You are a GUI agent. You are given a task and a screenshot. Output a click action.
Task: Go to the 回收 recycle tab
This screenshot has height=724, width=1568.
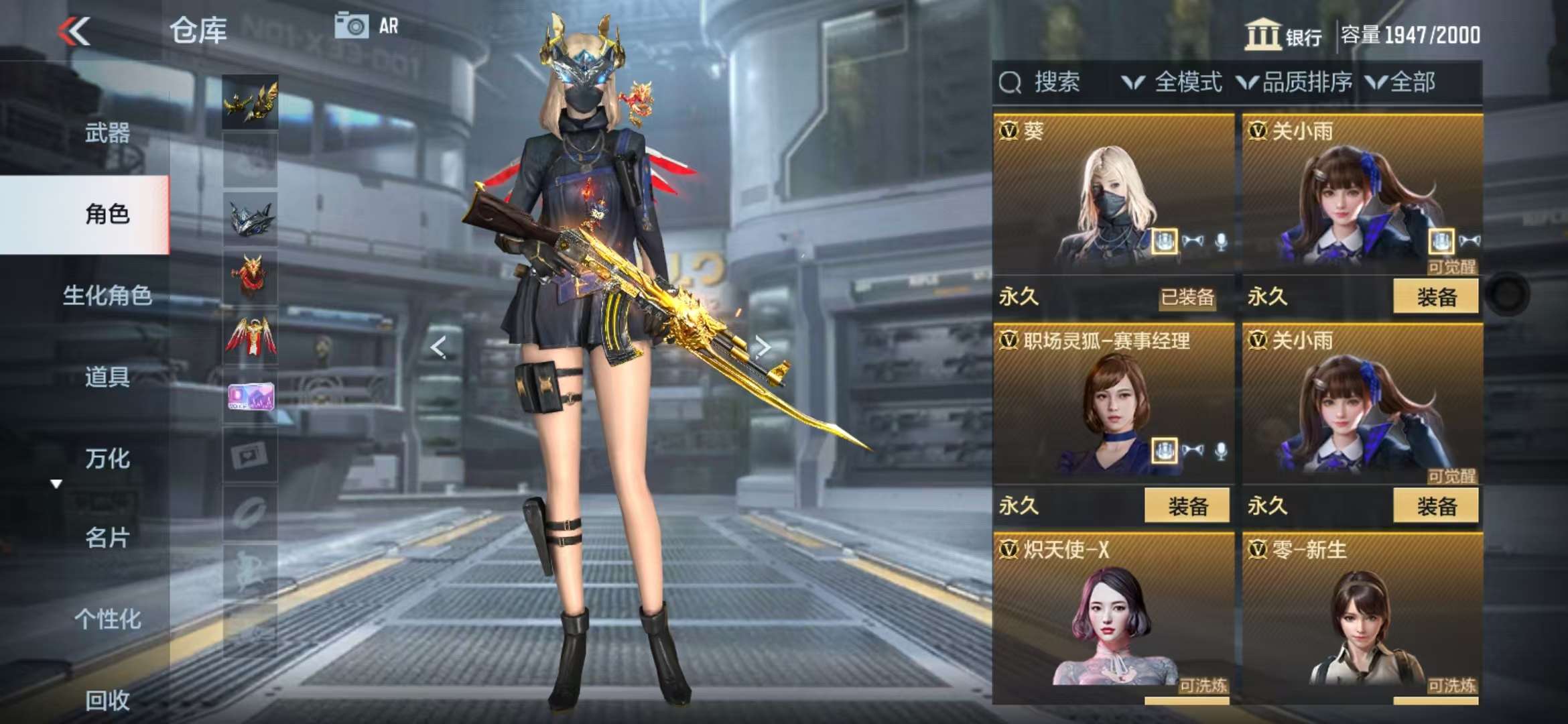pos(107,700)
